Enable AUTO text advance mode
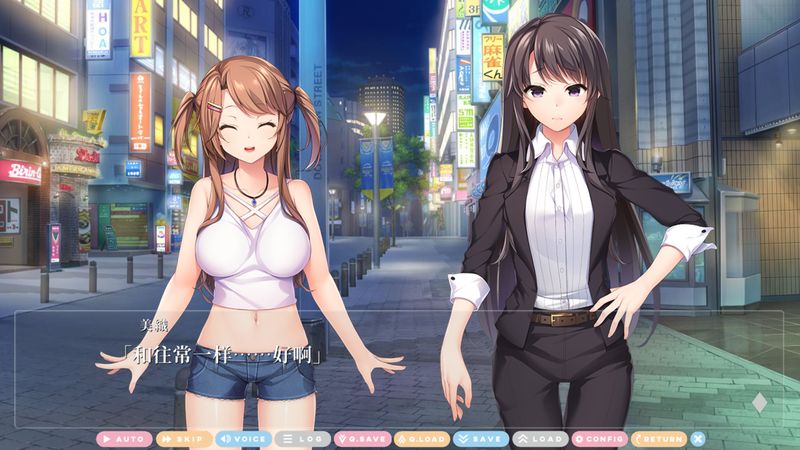 click(x=125, y=438)
